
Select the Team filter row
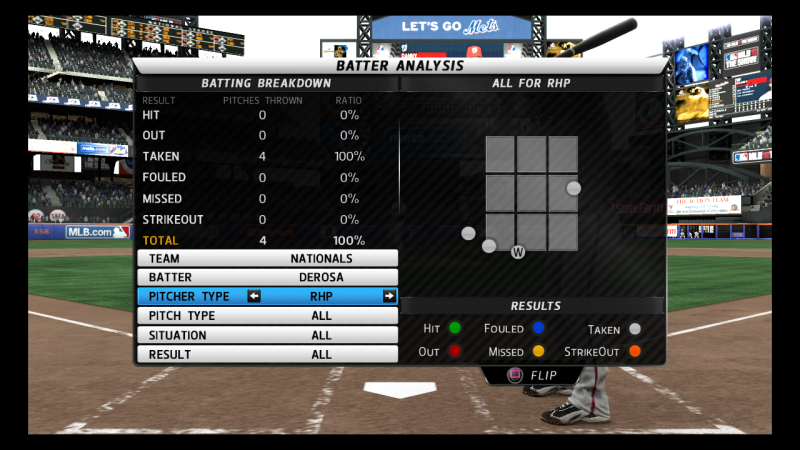267,258
